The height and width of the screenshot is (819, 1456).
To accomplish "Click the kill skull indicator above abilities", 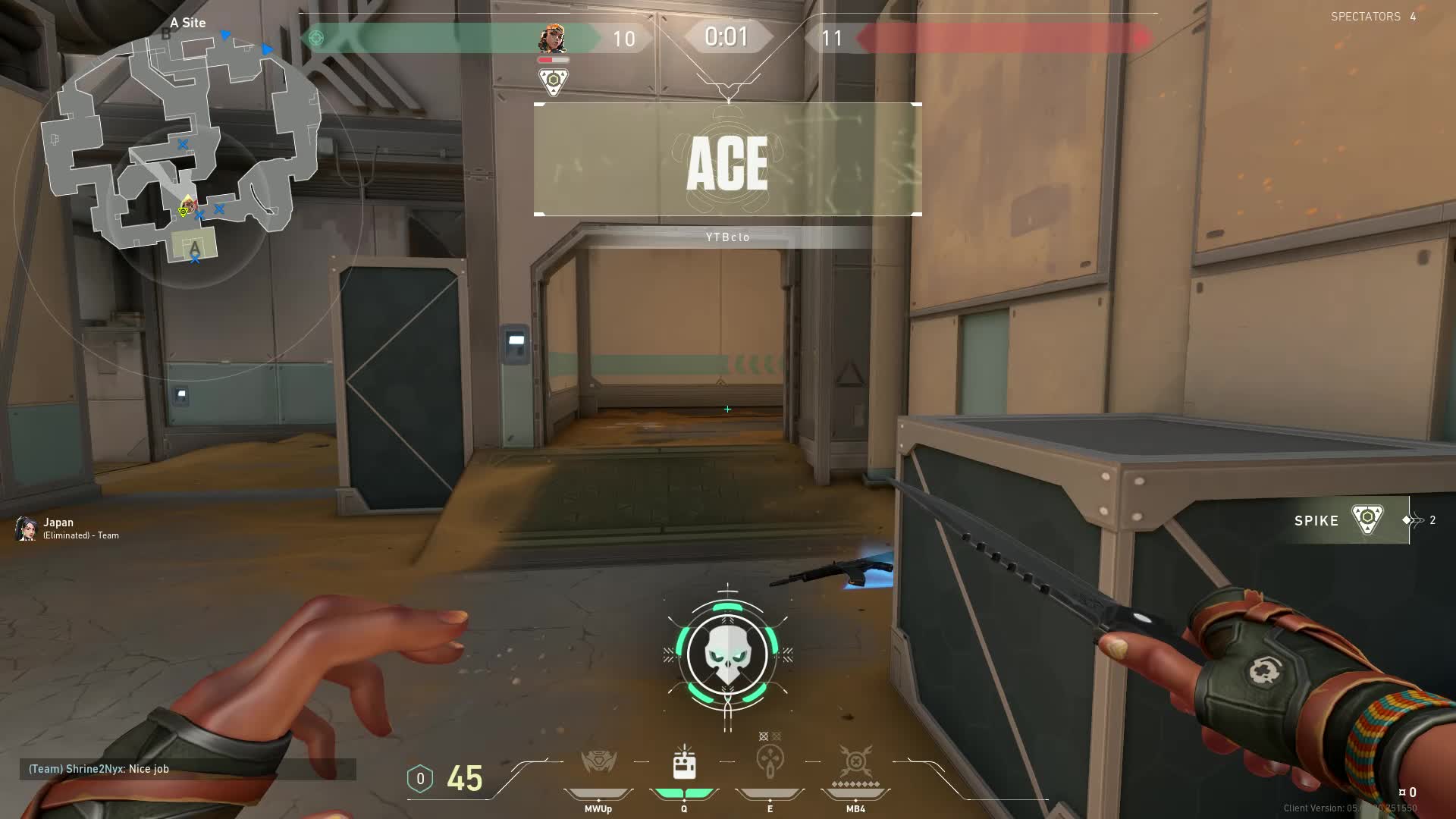I will (x=728, y=654).
